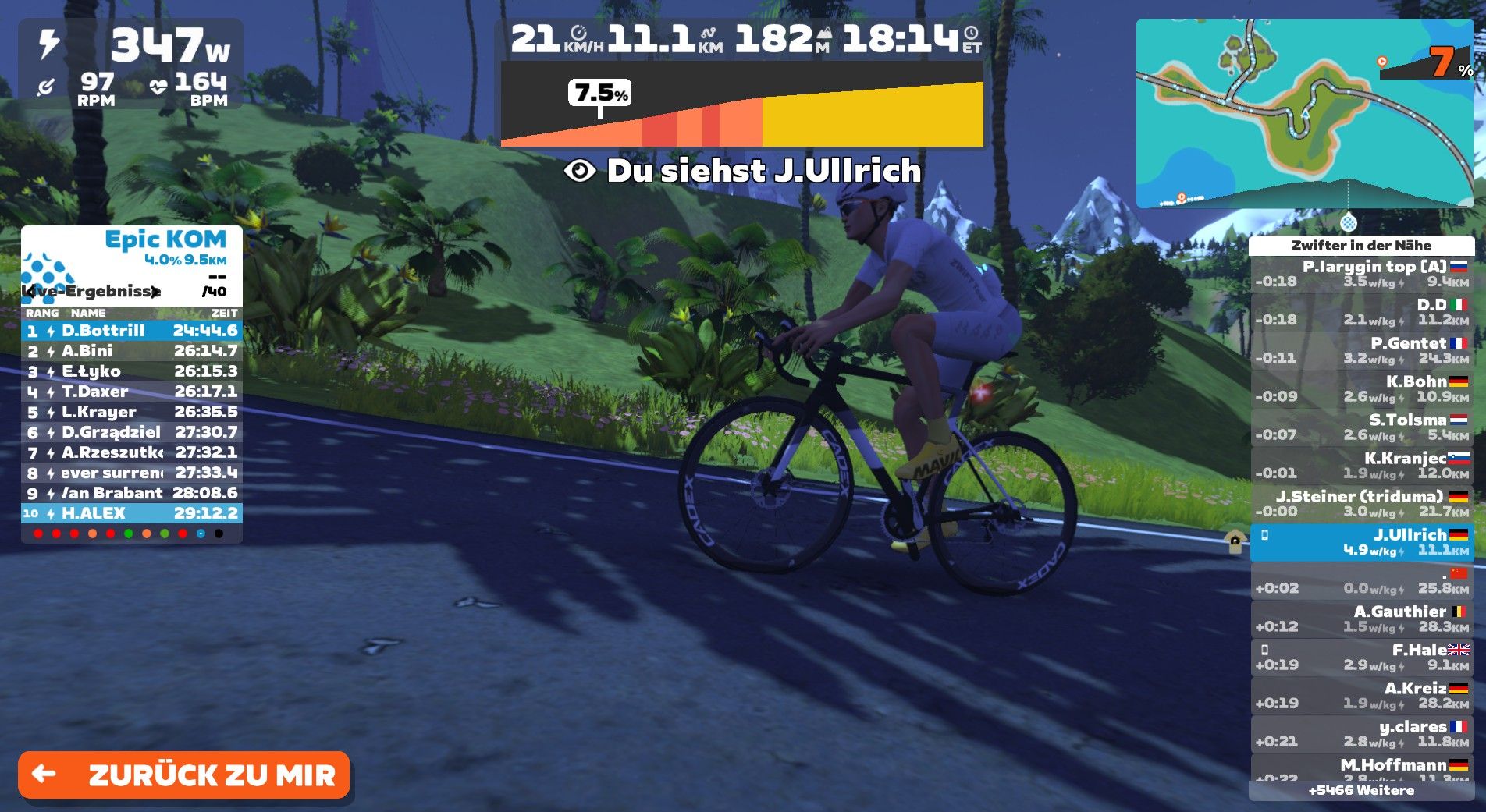Open the Epic KOM segment panel header
Viewport: 1486px width, 812px height.
tap(165, 239)
